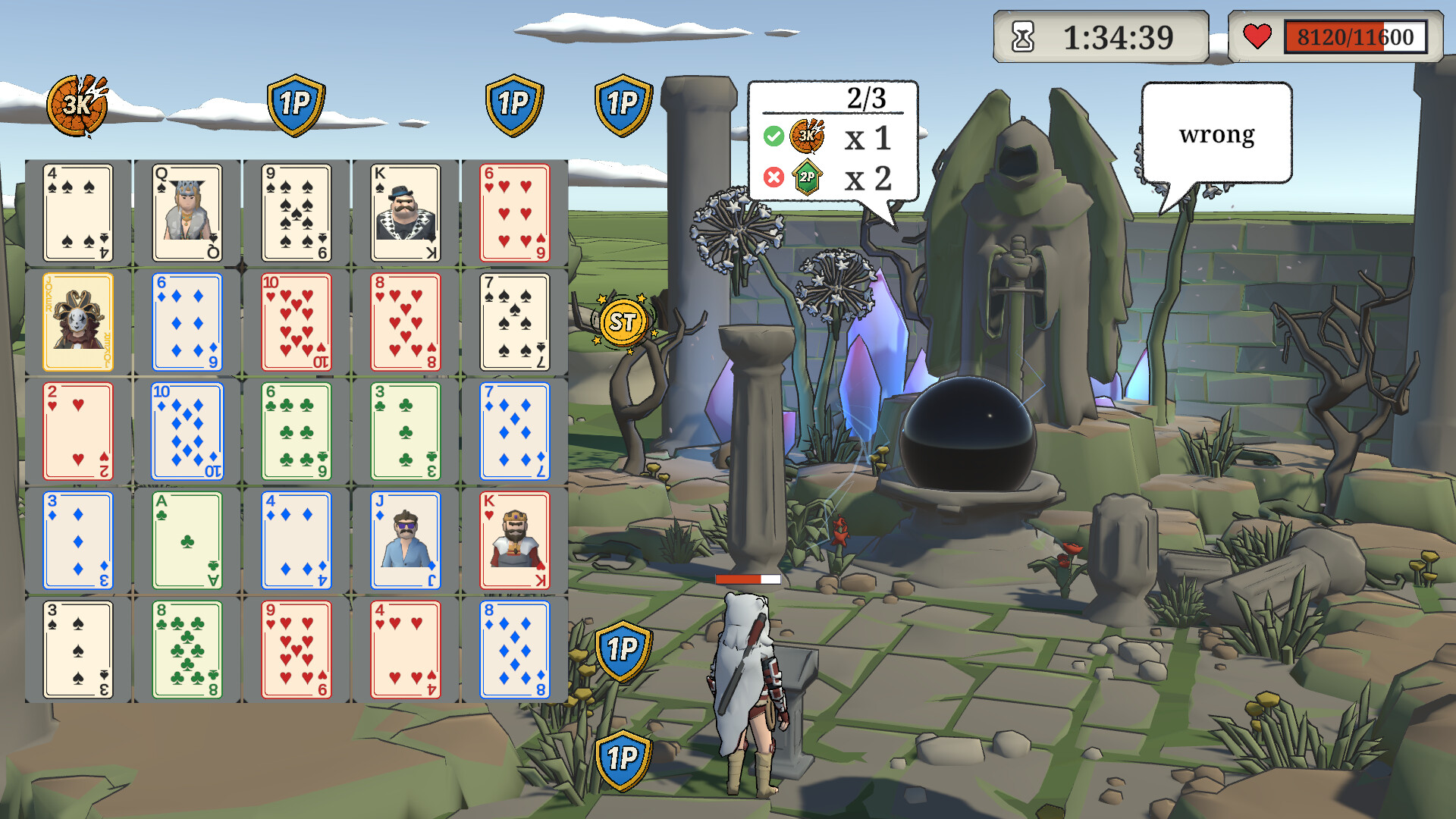Toggle the green checkmark on the 3K objective

click(x=773, y=137)
